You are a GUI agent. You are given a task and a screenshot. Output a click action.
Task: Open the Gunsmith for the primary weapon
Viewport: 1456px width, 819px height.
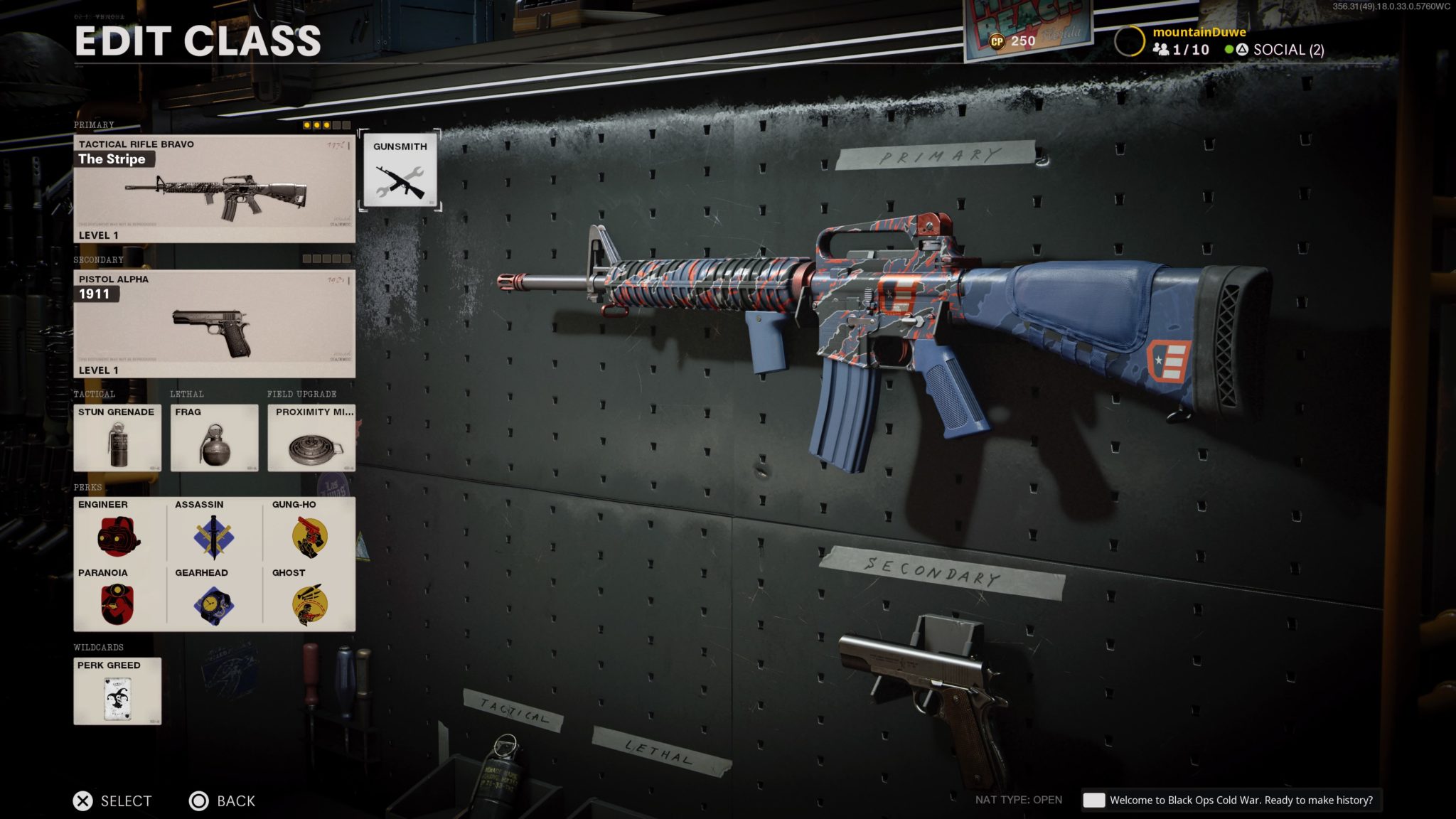399,171
